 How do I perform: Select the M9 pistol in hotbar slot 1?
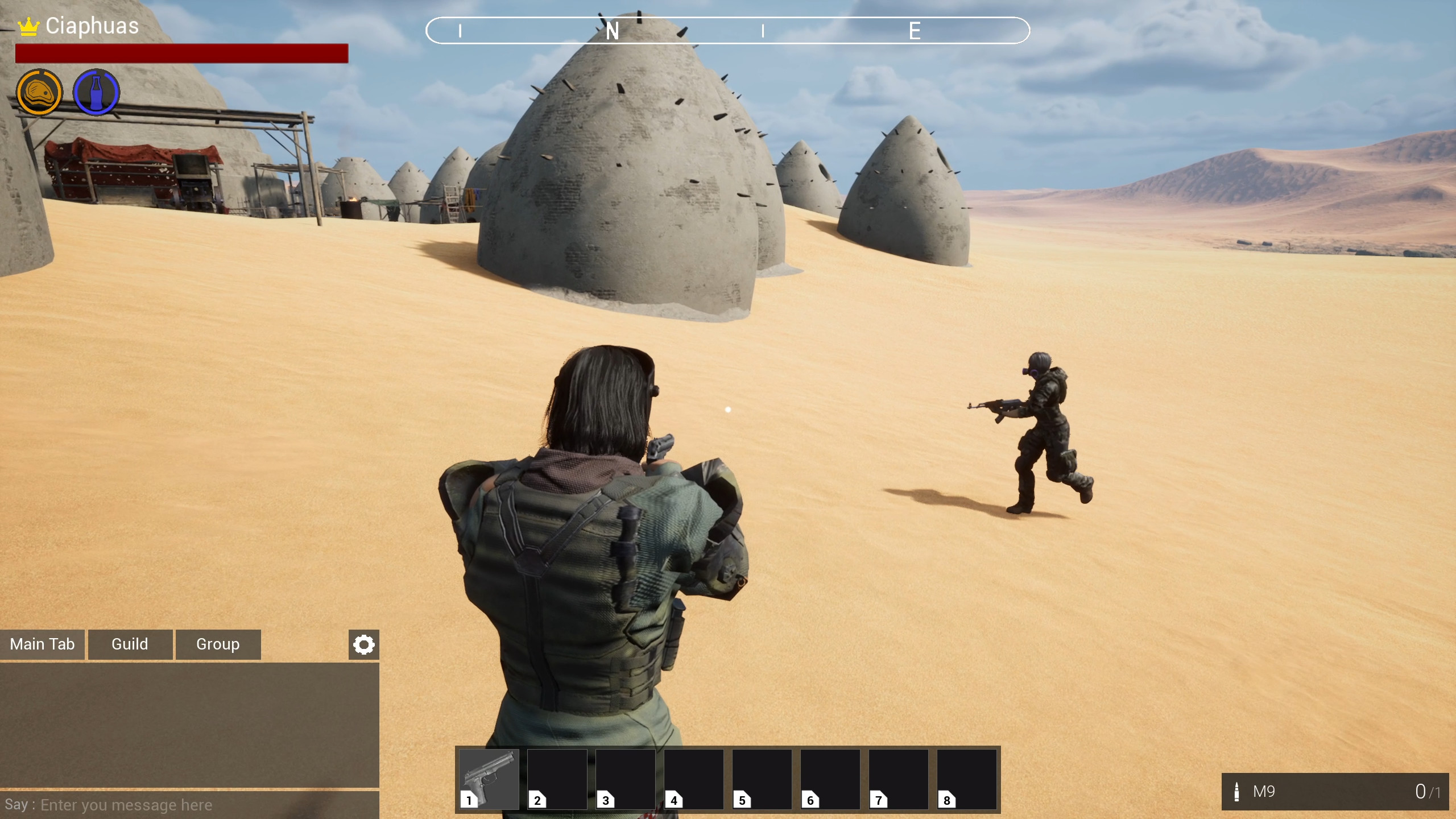(x=488, y=778)
